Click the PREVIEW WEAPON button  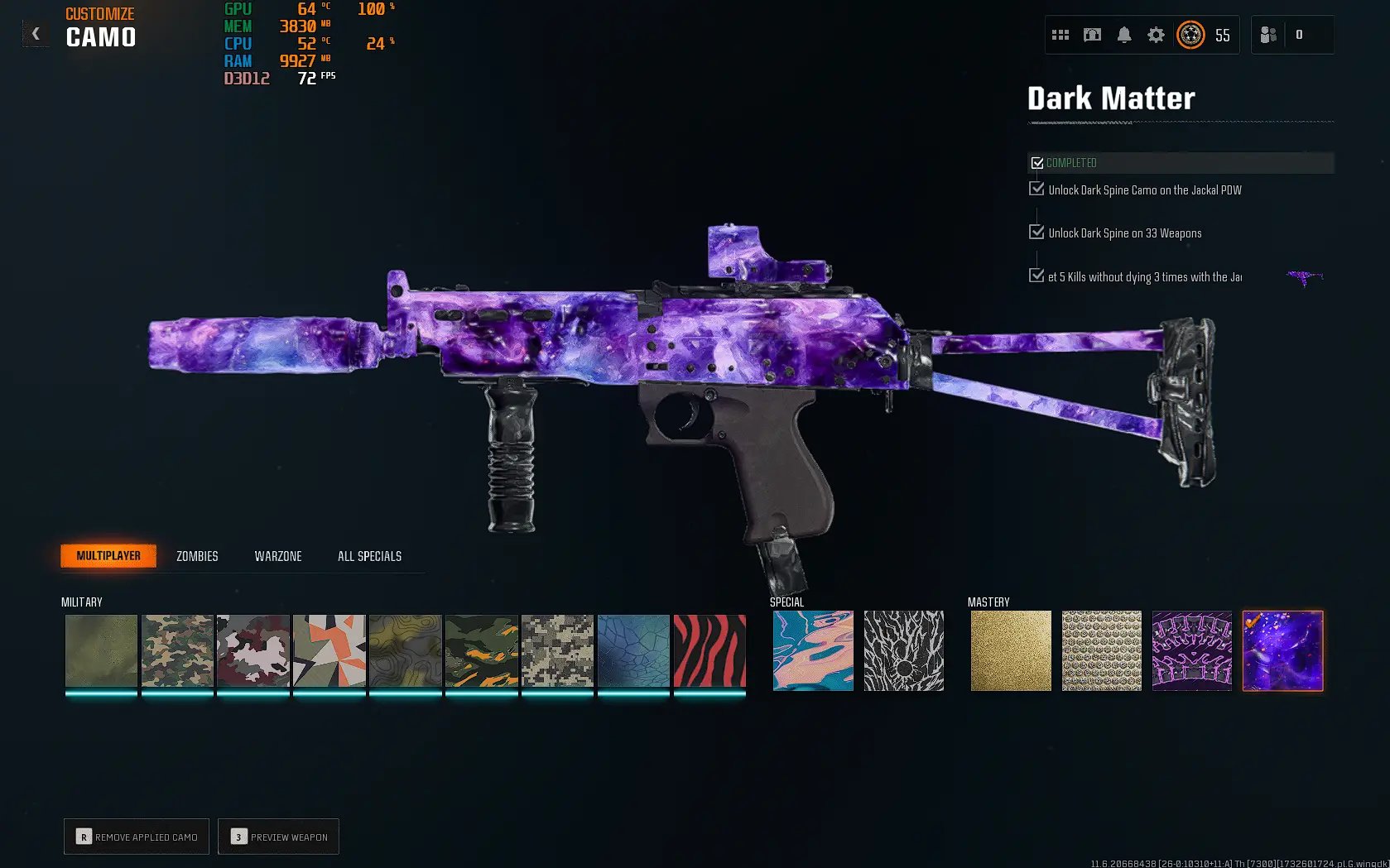(278, 837)
